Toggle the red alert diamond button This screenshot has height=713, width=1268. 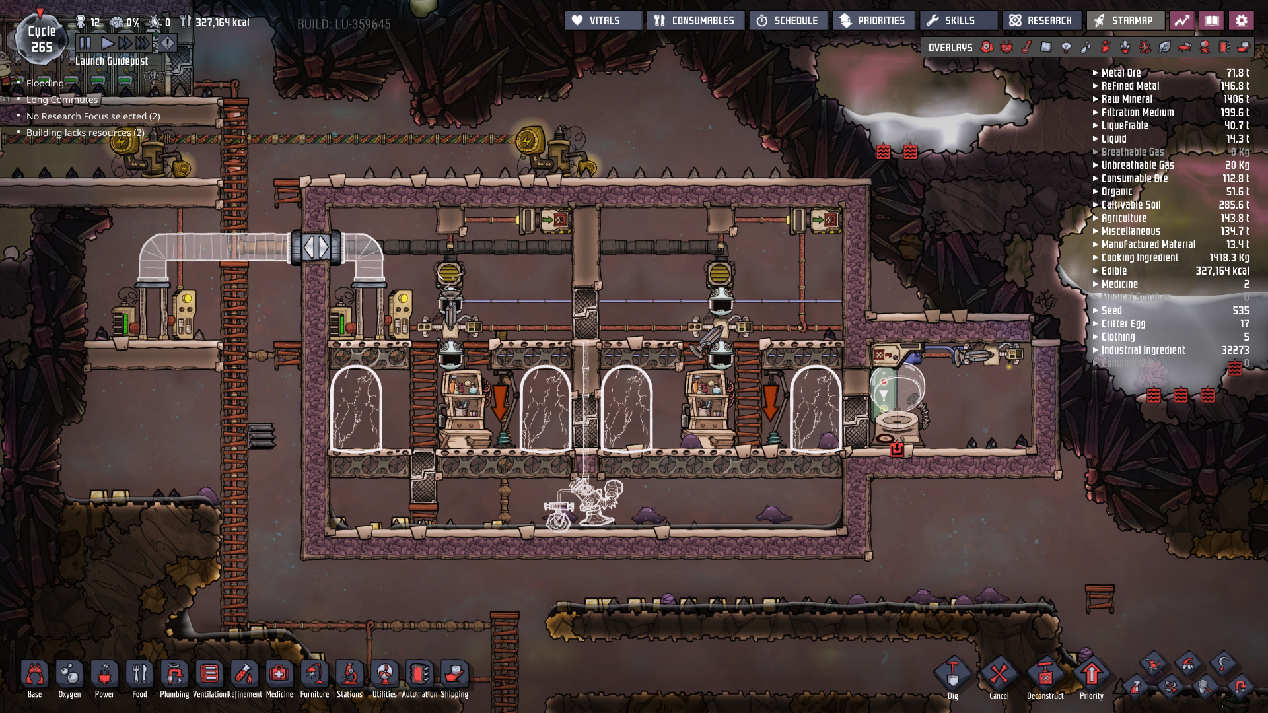(x=167, y=43)
